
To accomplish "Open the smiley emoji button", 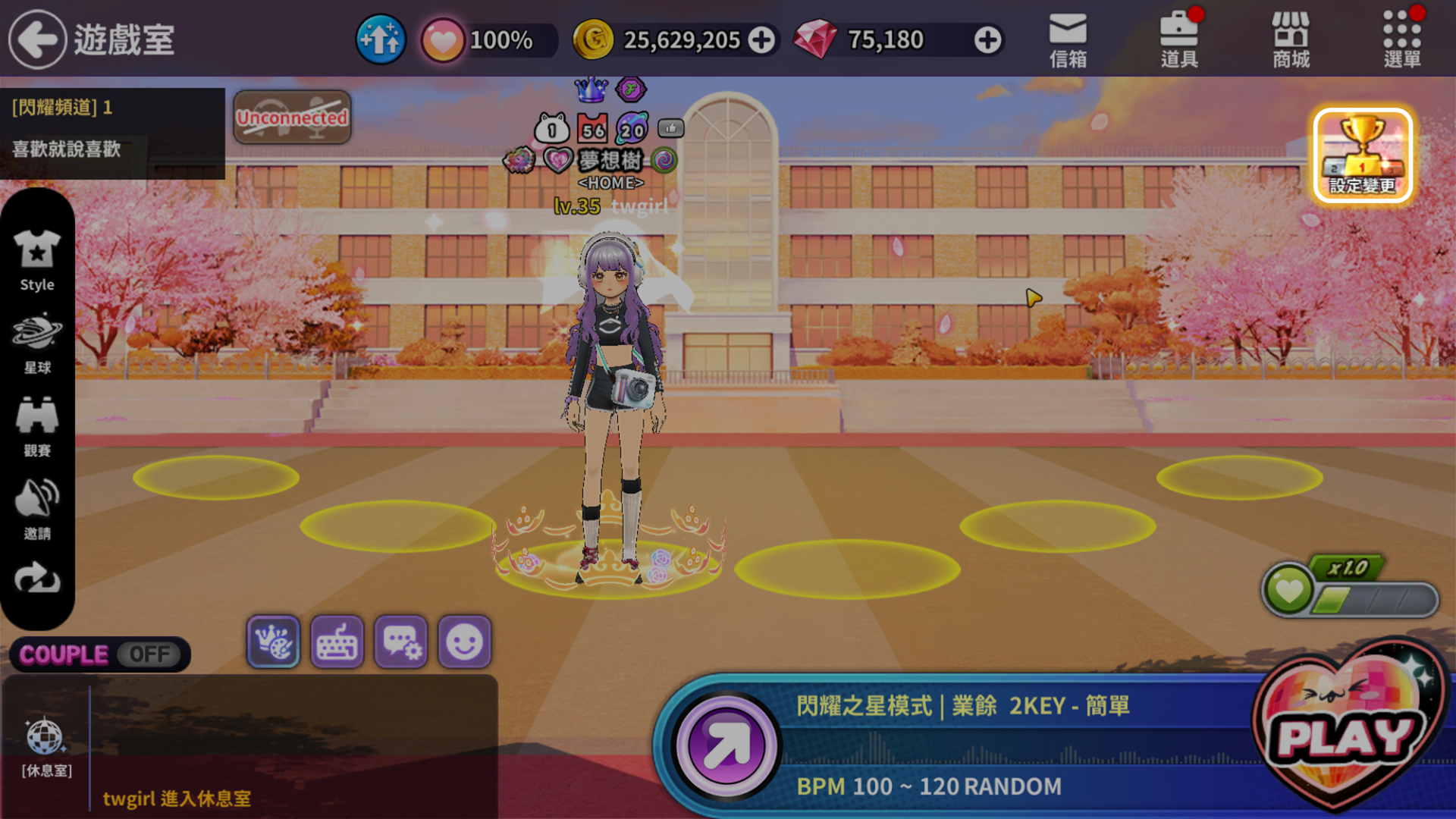I will [x=464, y=642].
